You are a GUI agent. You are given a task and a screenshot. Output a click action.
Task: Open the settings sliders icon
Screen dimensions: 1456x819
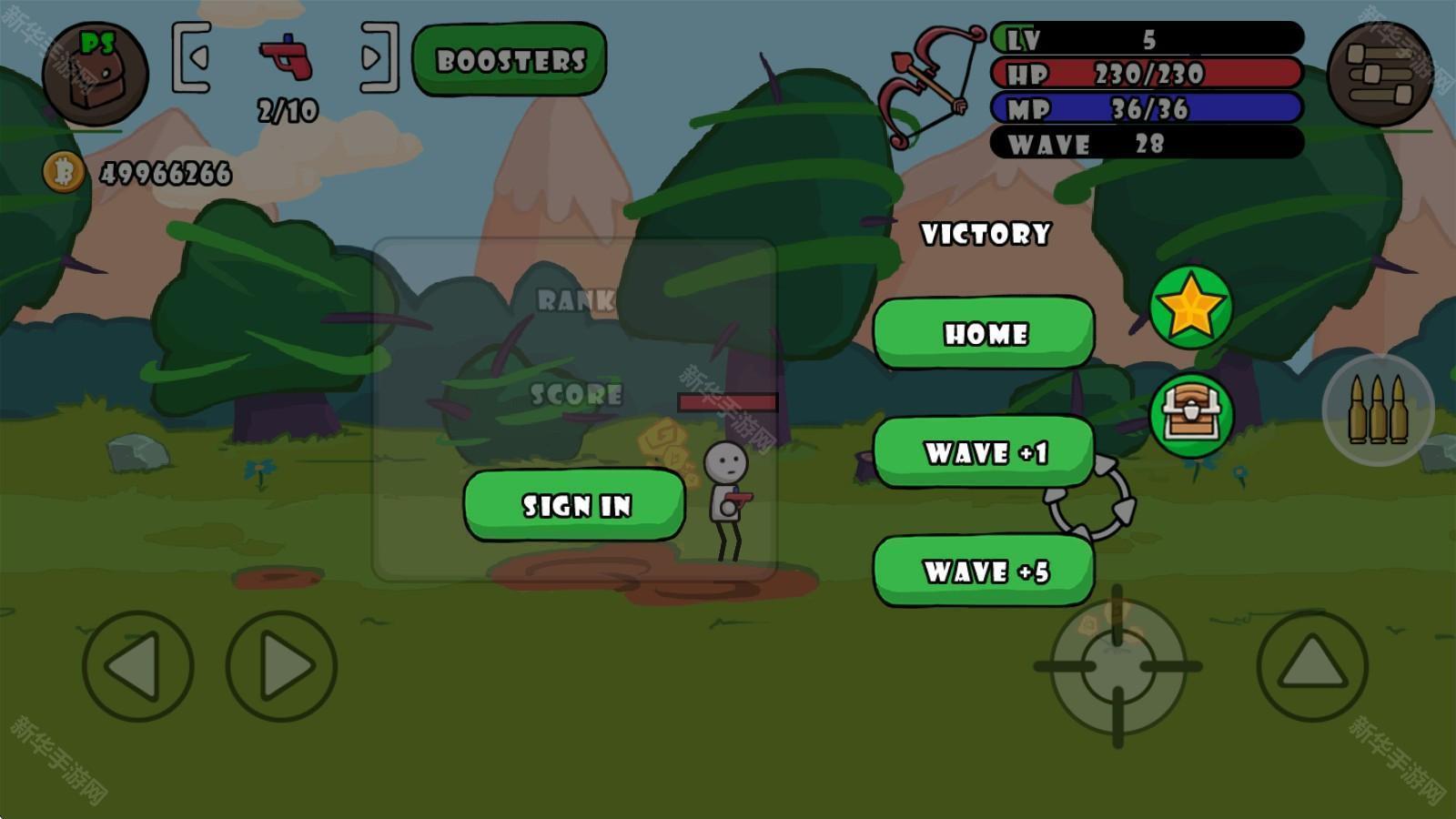tap(1380, 74)
